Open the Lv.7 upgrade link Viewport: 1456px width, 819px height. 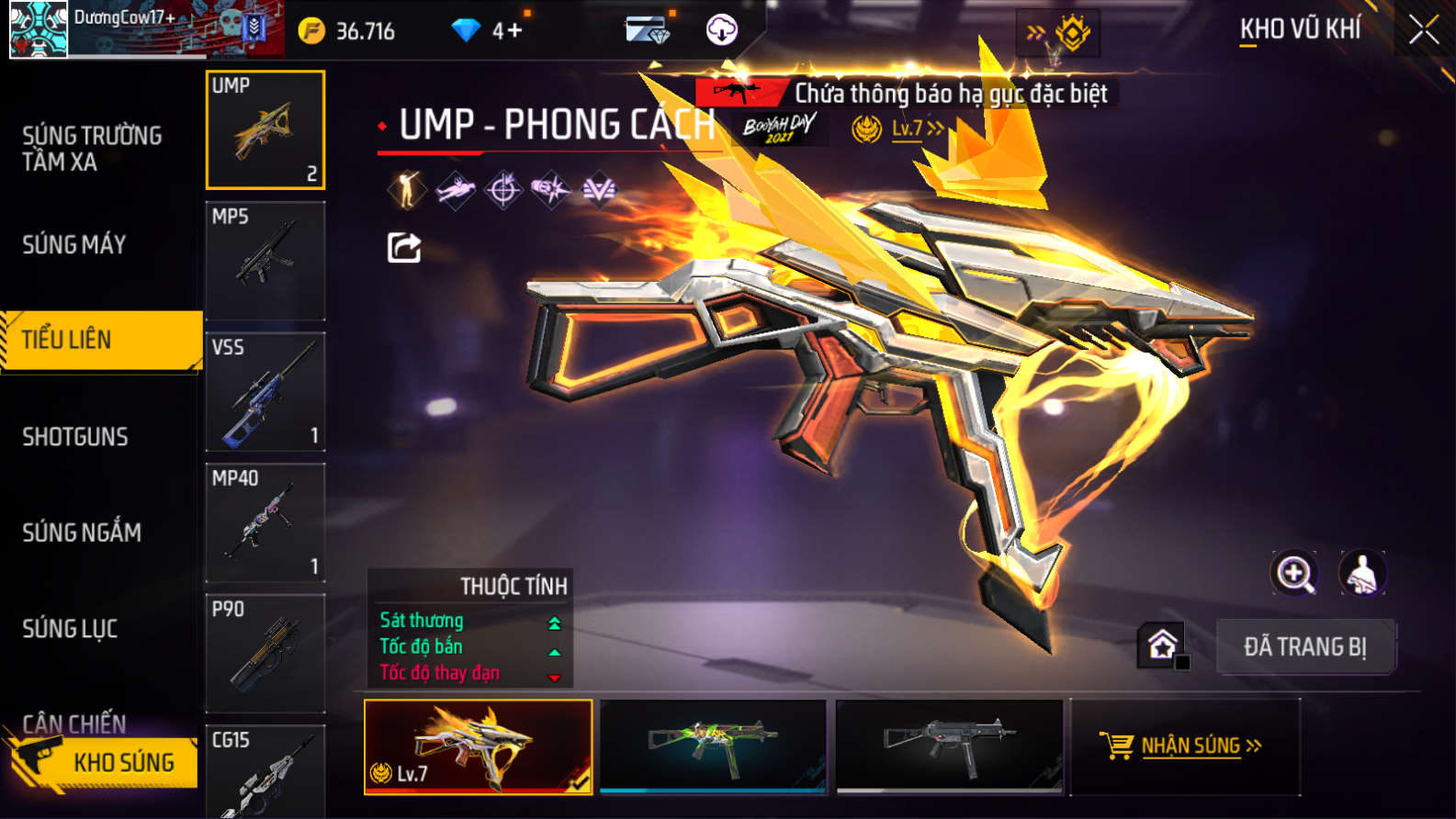[916, 129]
